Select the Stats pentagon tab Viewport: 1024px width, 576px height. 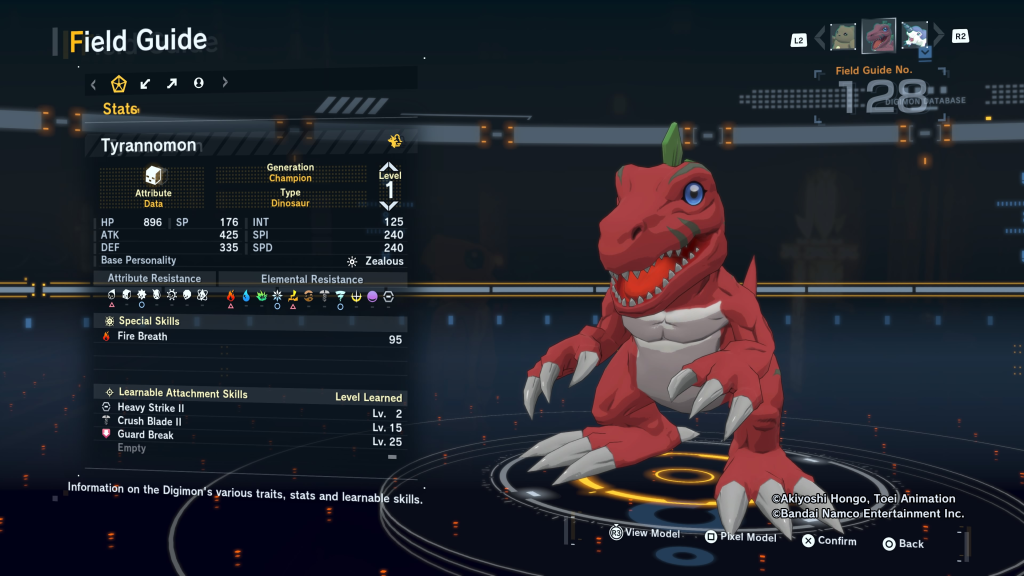pos(119,83)
